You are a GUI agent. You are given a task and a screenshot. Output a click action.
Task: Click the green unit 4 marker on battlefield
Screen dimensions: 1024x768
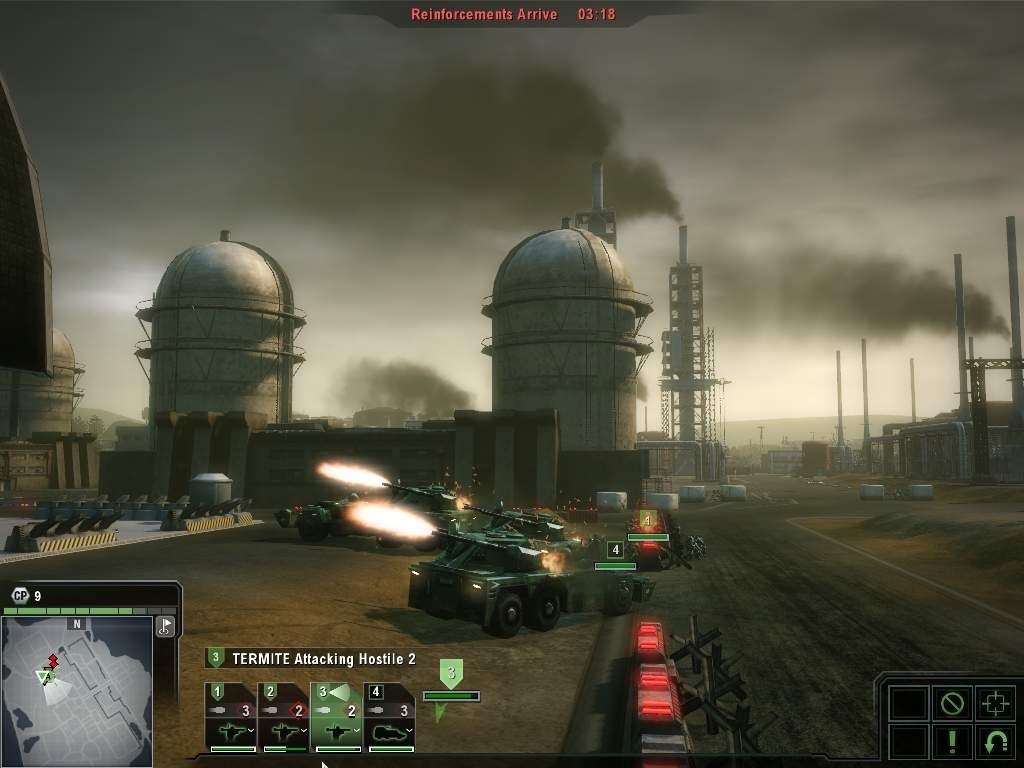coord(615,550)
